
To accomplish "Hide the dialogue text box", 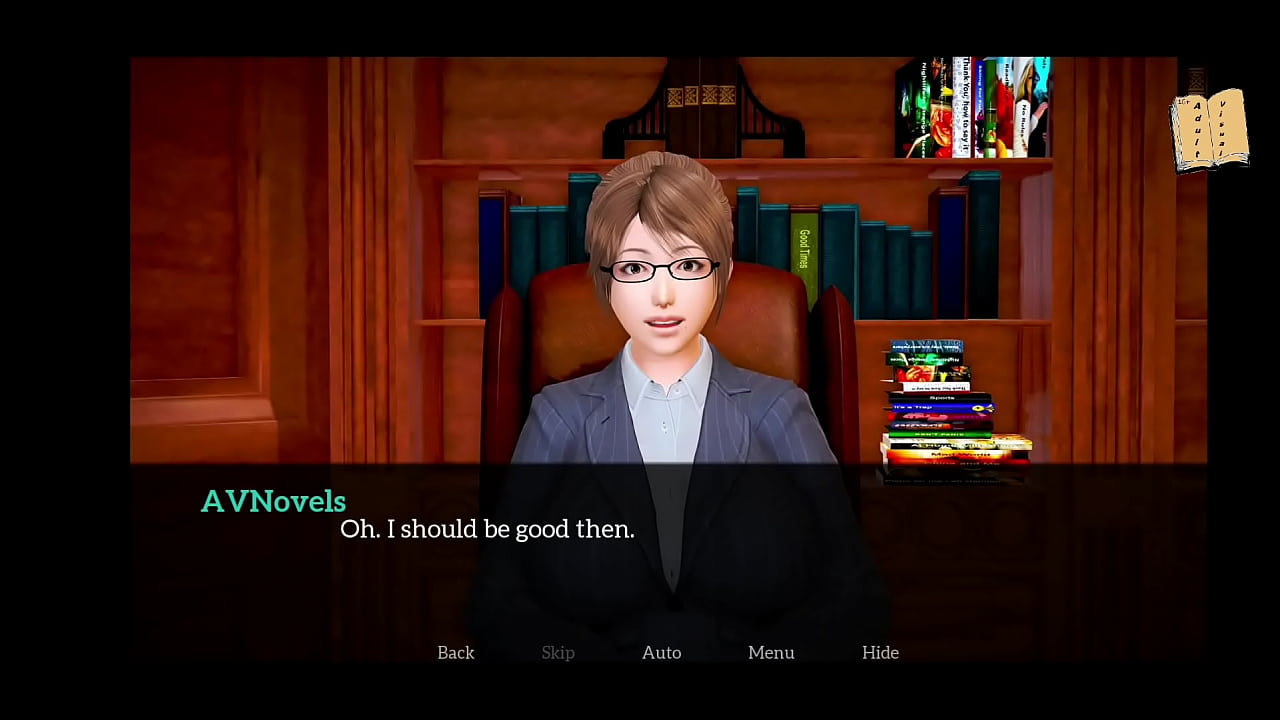I will [x=880, y=652].
